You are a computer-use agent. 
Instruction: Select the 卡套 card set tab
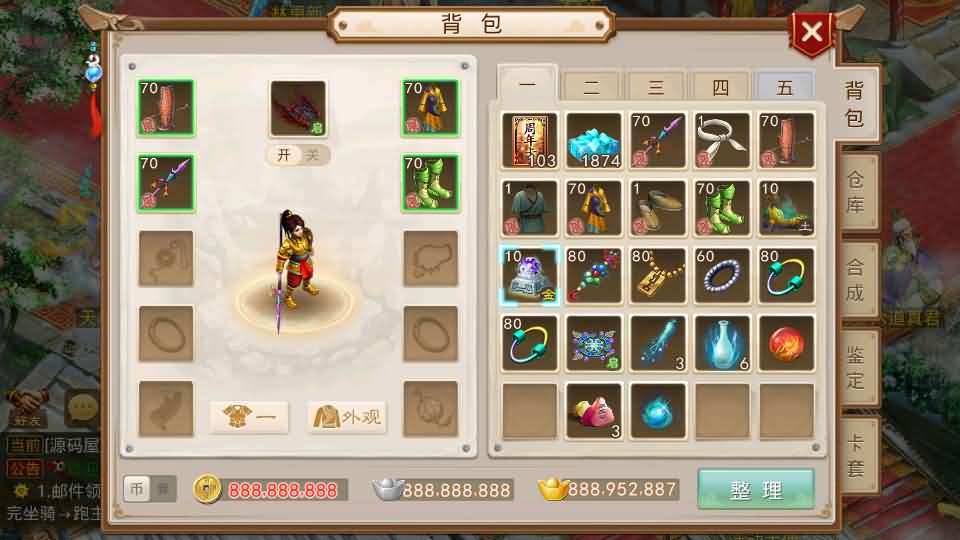[855, 455]
